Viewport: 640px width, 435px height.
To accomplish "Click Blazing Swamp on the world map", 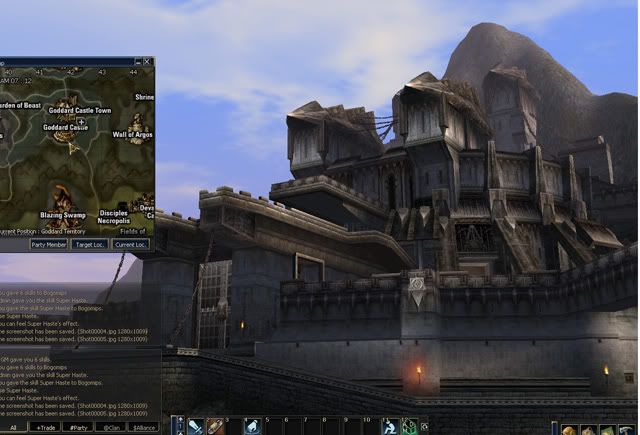I will click(x=62, y=214).
